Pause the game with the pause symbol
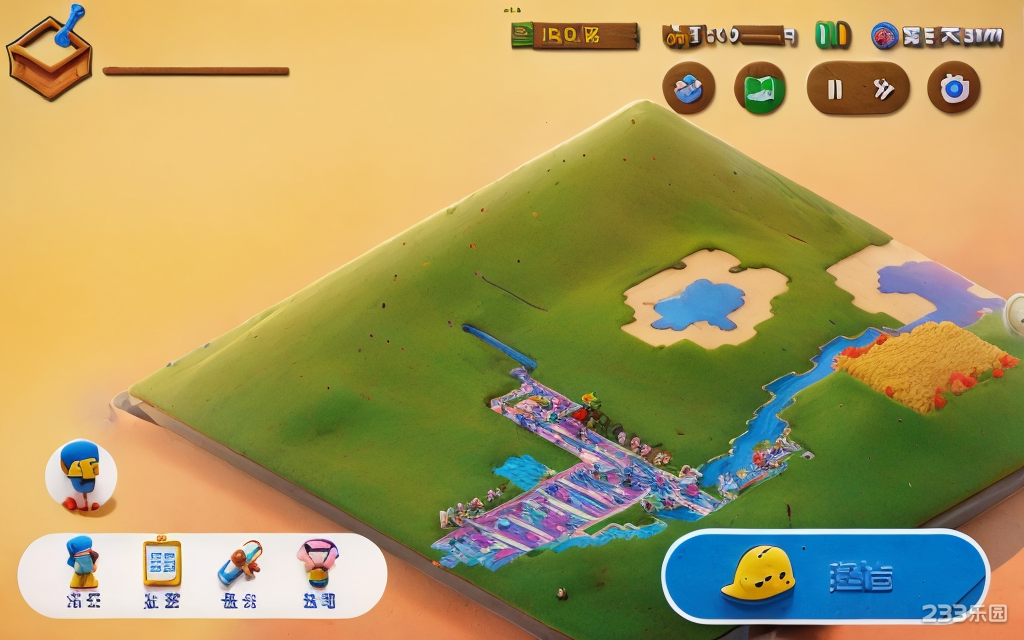The height and width of the screenshot is (640, 1024). pos(834,89)
